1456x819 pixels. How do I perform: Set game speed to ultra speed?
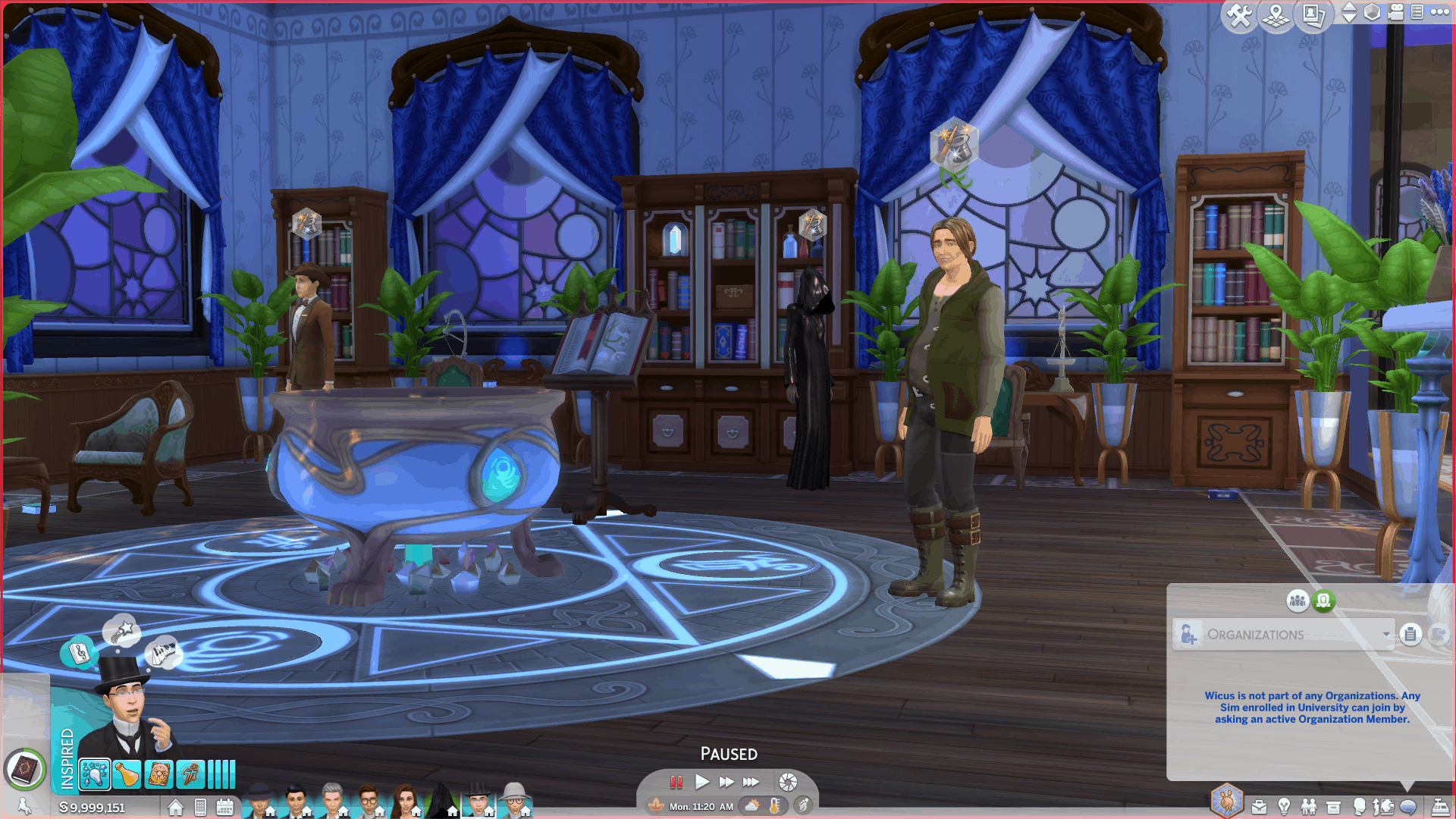pos(751,782)
